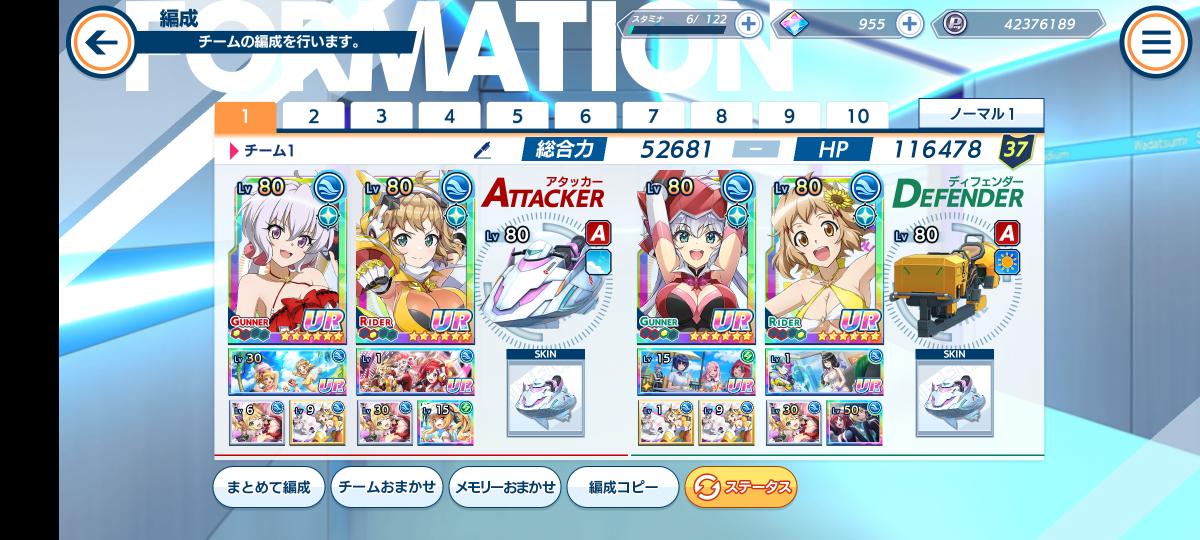This screenshot has width=1200, height=540.
Task: Copy formation with 編成コピー
Action: (x=623, y=487)
